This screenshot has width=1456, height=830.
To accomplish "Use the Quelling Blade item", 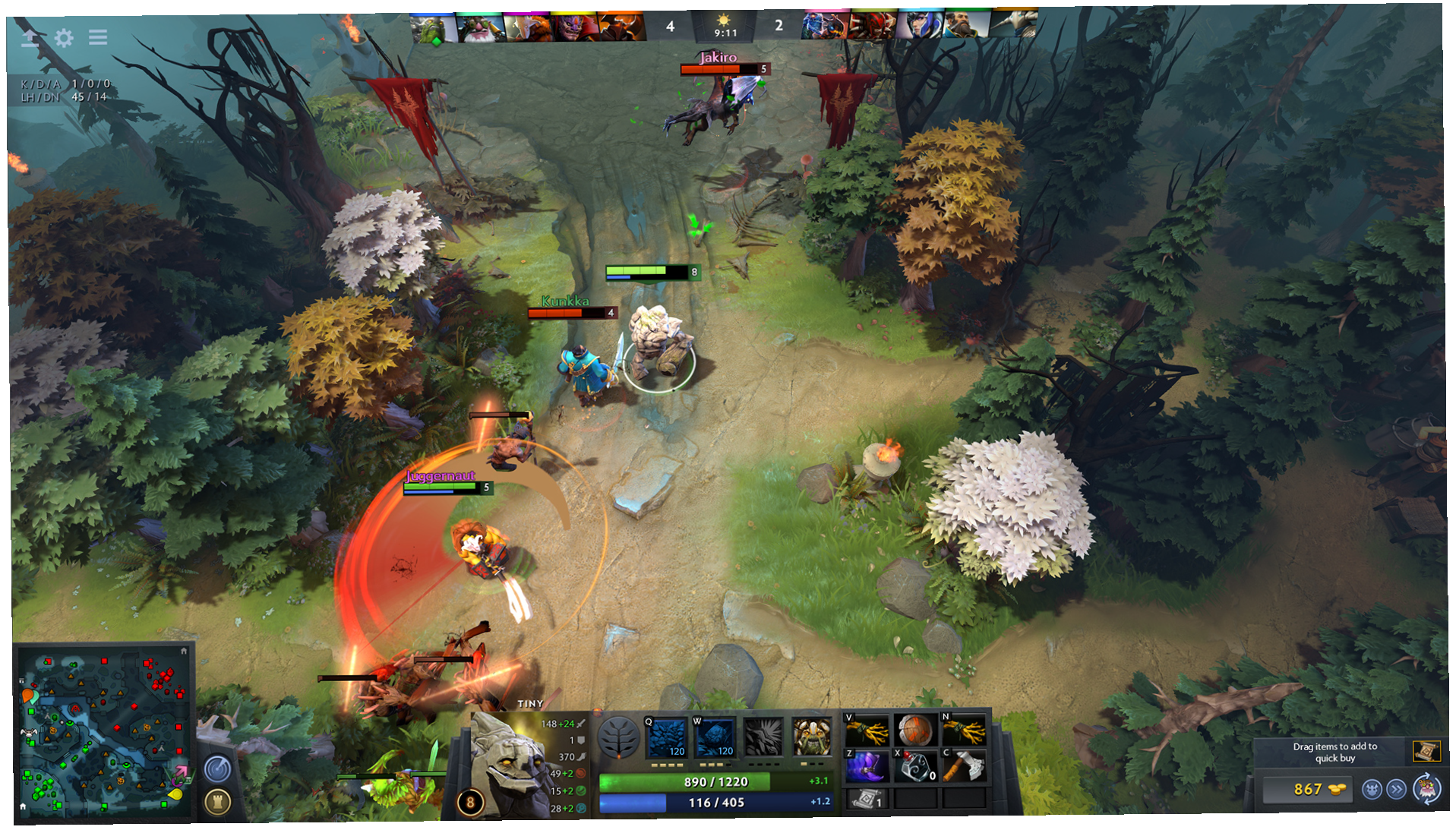I will 963,766.
